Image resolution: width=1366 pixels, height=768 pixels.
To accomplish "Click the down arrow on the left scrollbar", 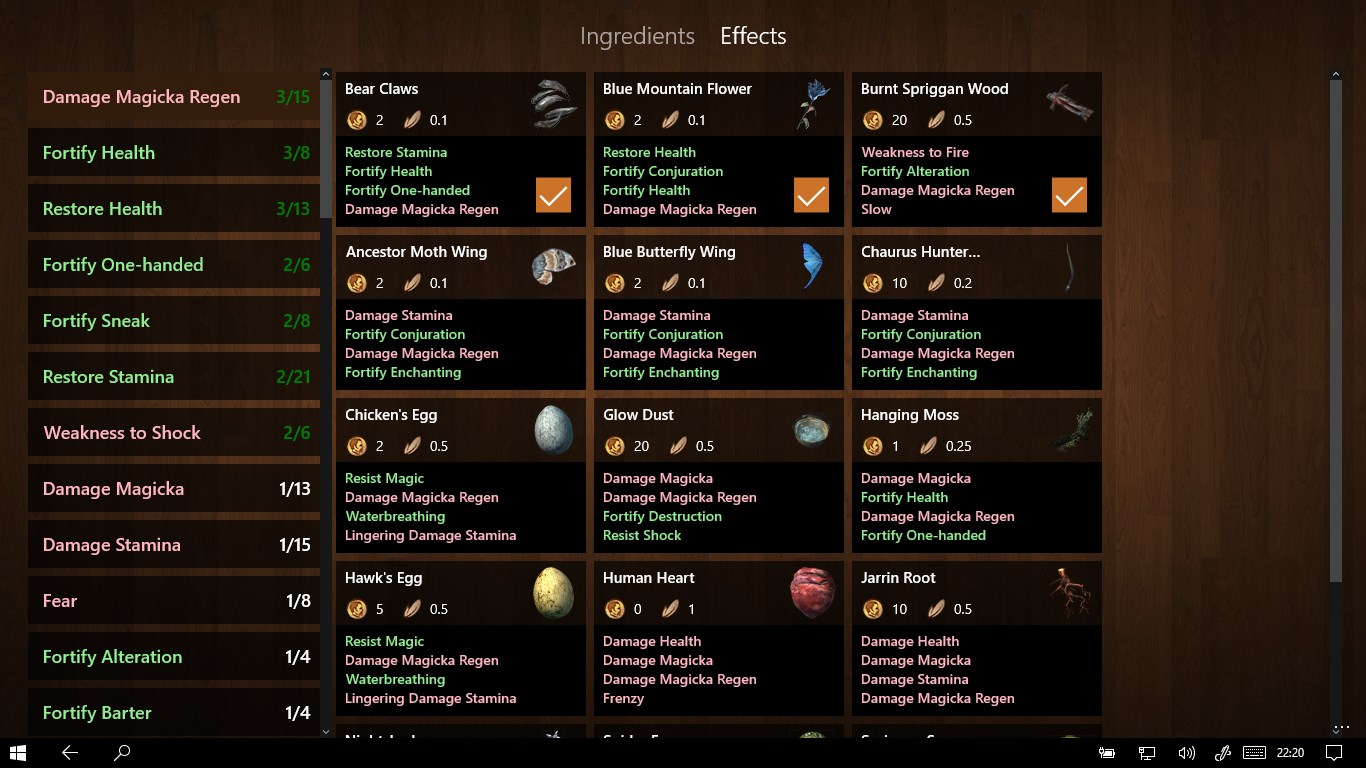I will coord(325,729).
